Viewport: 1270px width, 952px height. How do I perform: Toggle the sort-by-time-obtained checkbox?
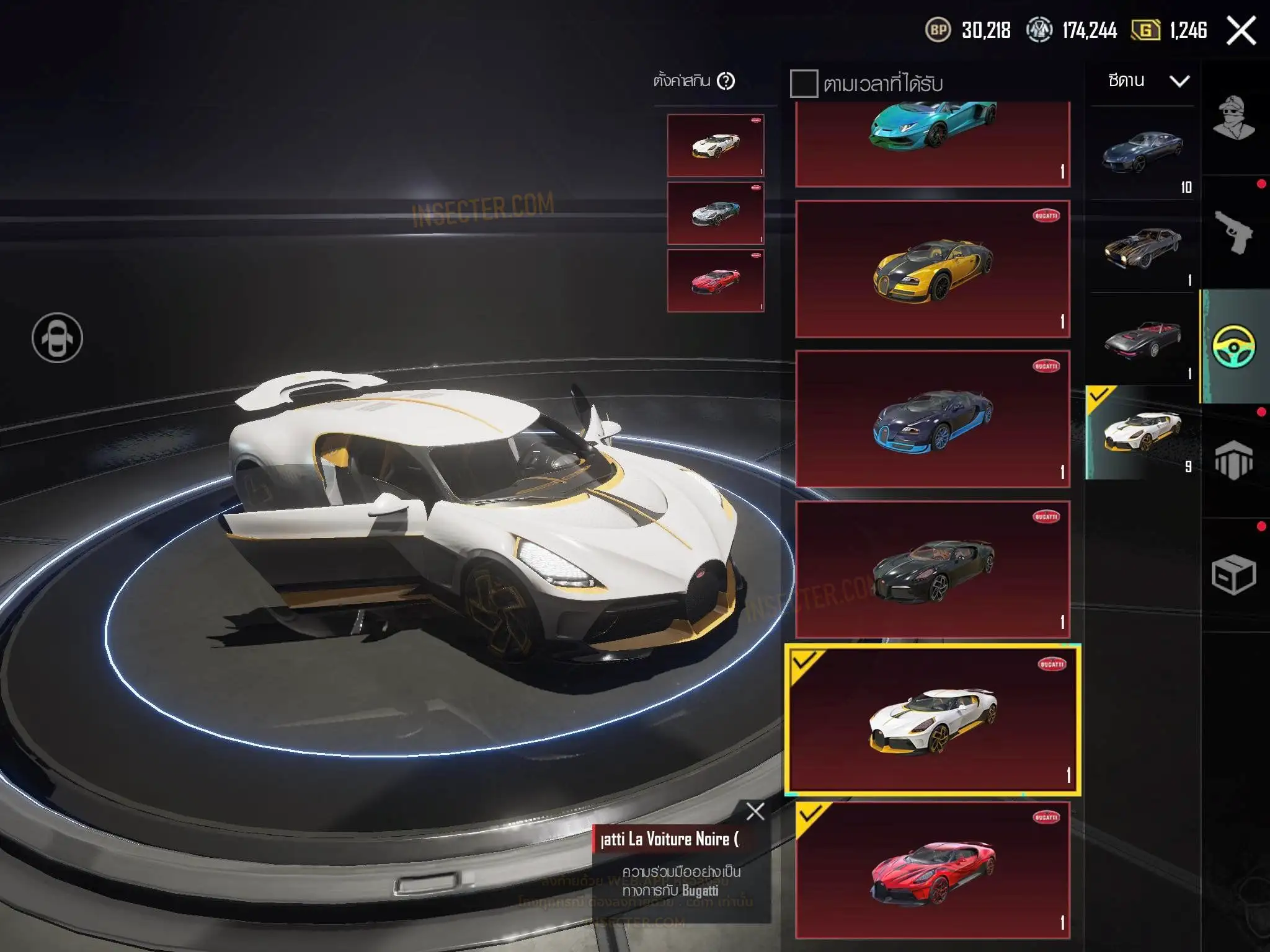click(x=804, y=84)
